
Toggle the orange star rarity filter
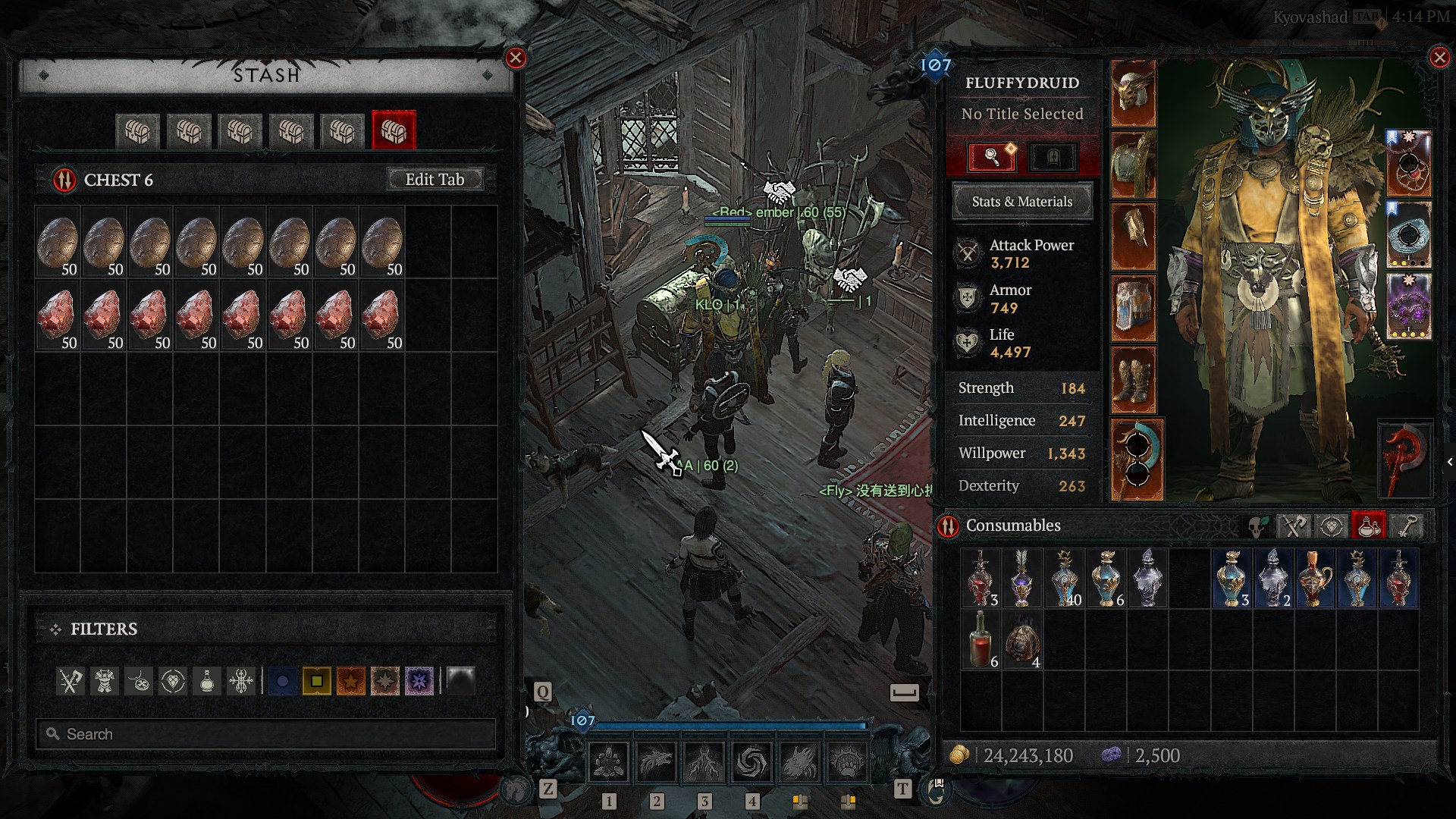click(351, 681)
